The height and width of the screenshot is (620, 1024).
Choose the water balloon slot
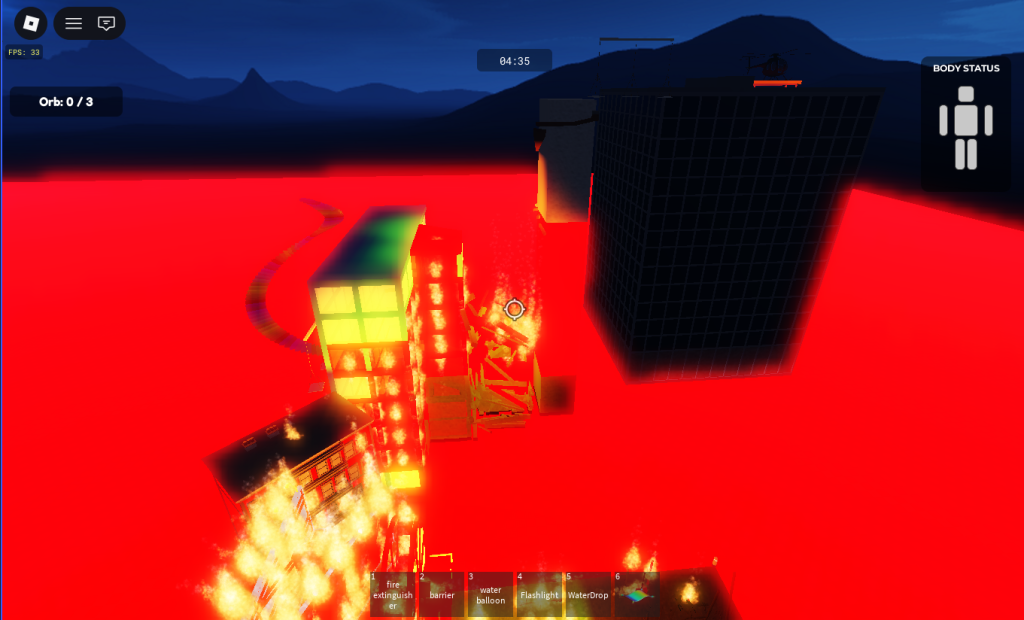(490, 594)
